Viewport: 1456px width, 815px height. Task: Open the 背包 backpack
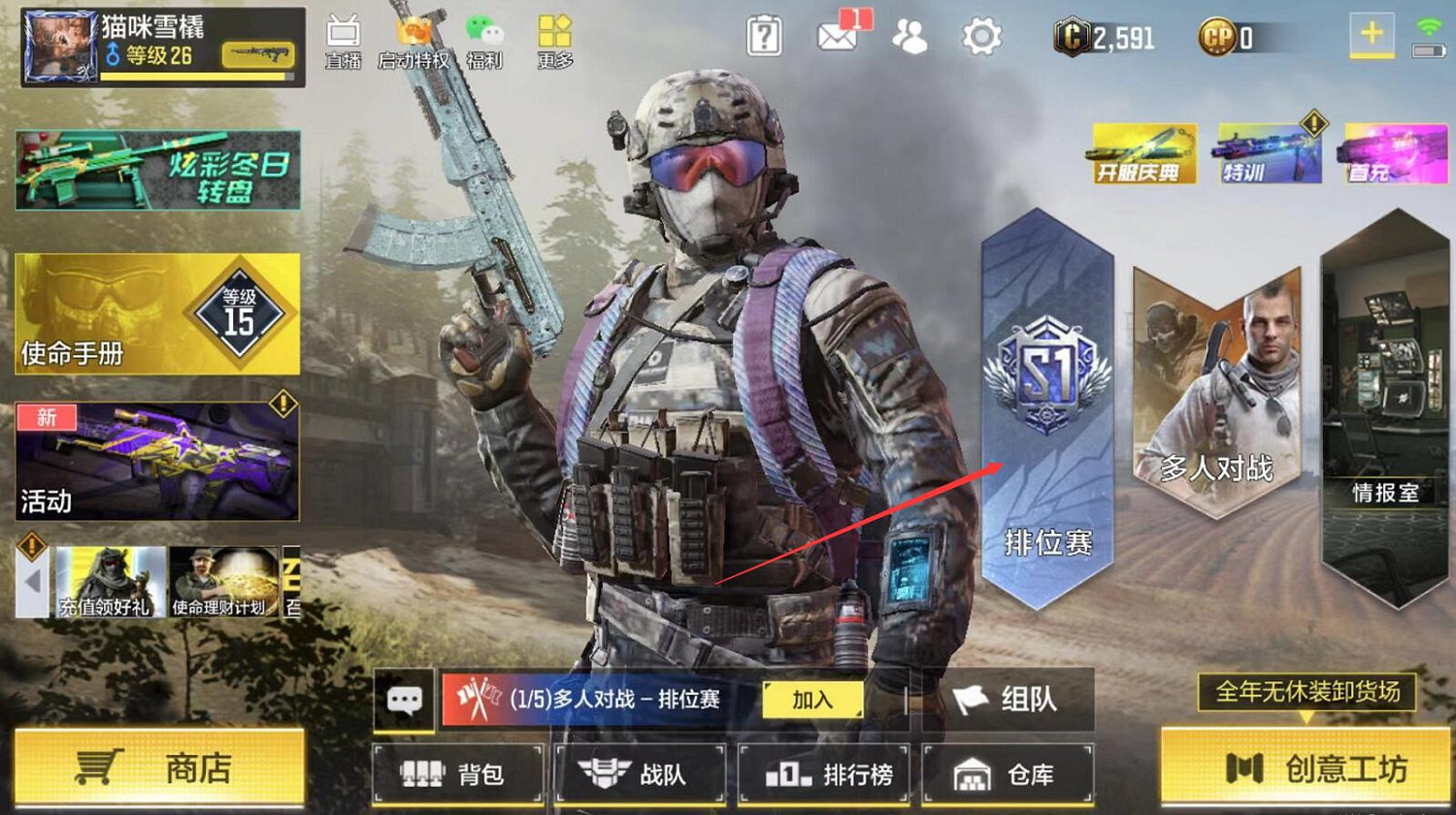(456, 773)
